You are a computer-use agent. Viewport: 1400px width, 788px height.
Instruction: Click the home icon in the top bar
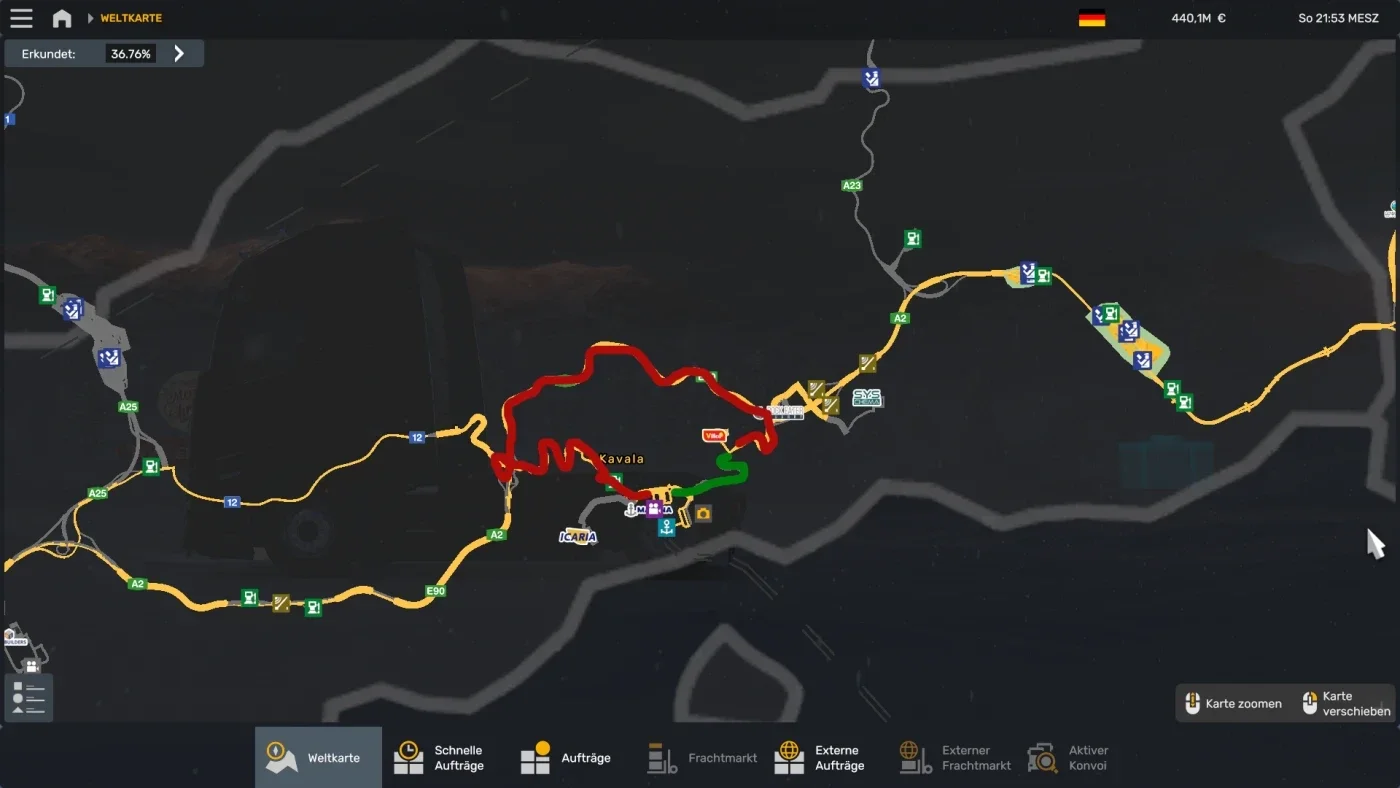[62, 17]
